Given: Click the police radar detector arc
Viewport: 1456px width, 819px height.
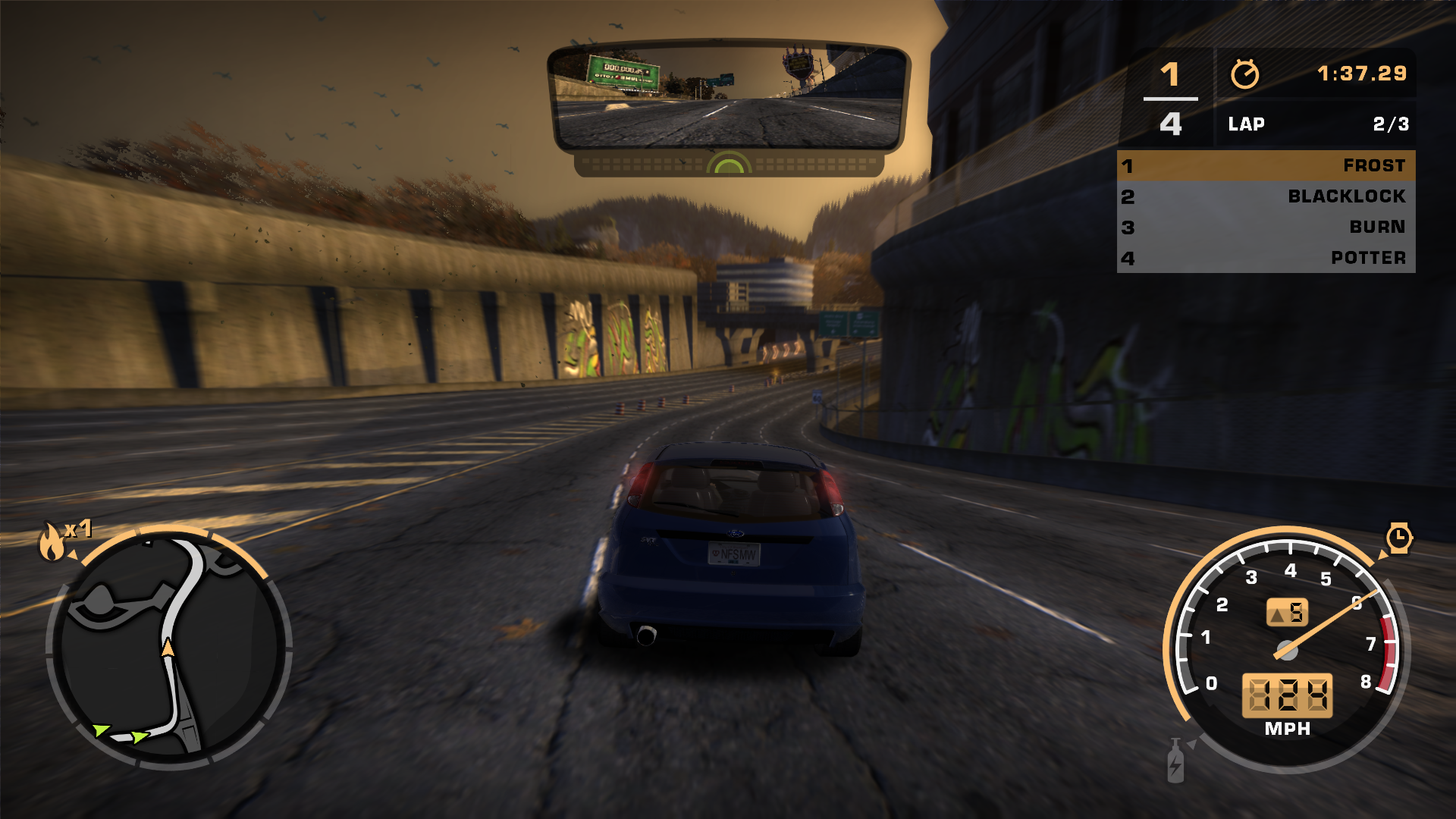Looking at the screenshot, I should [x=729, y=163].
